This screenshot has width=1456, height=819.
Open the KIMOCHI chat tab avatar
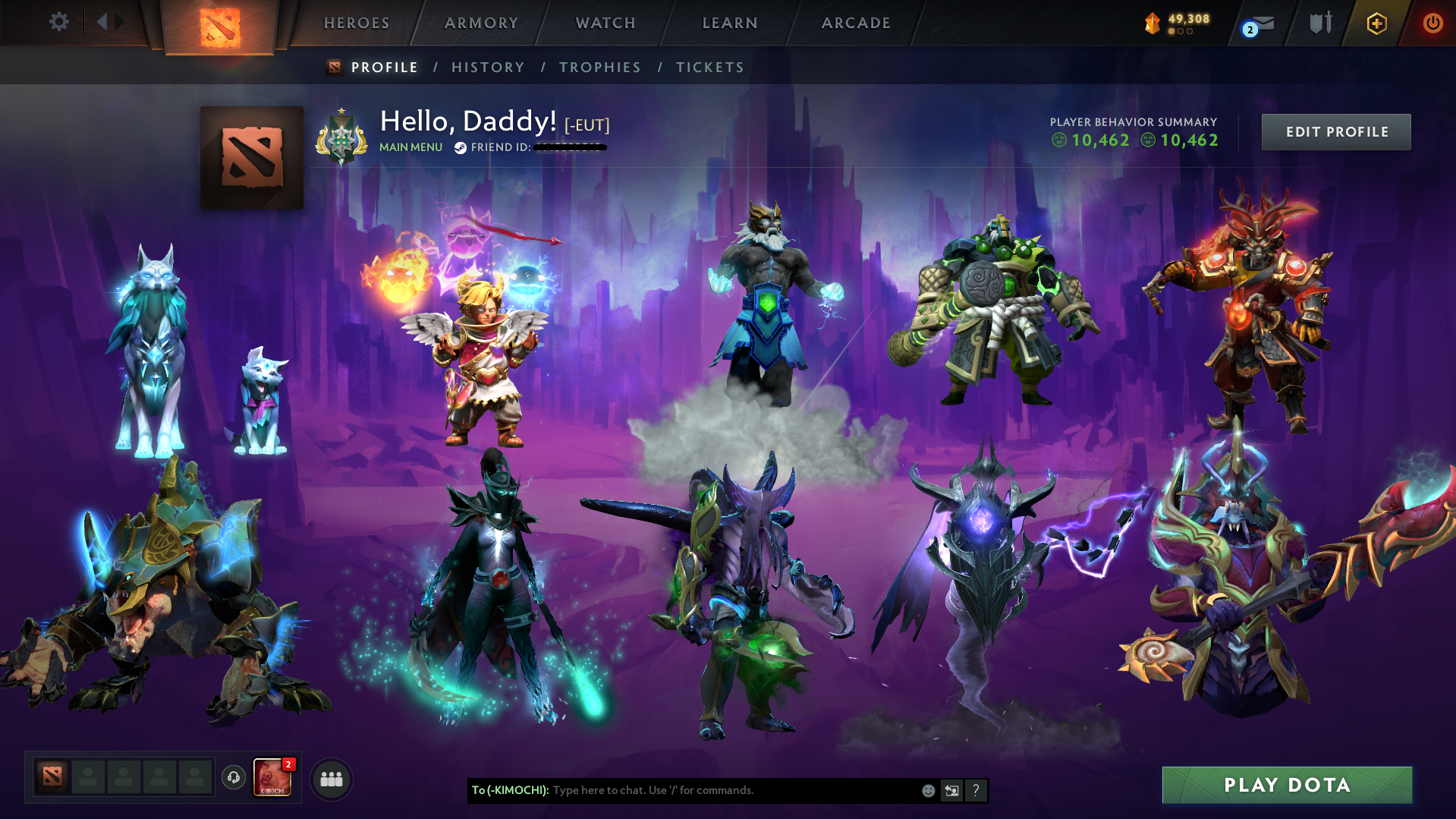(x=271, y=778)
